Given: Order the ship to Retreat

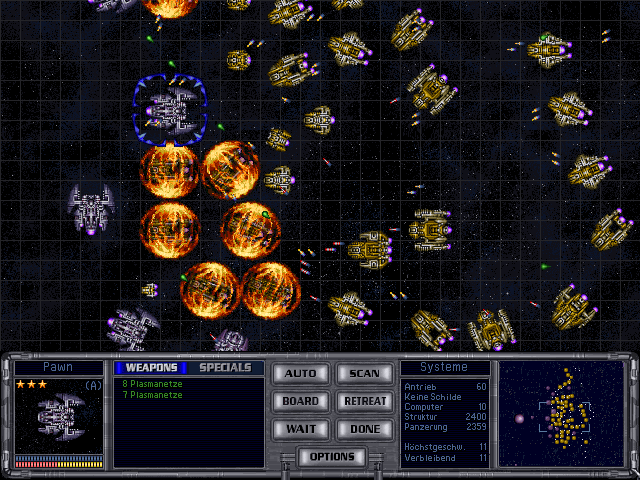Looking at the screenshot, I should point(364,401).
